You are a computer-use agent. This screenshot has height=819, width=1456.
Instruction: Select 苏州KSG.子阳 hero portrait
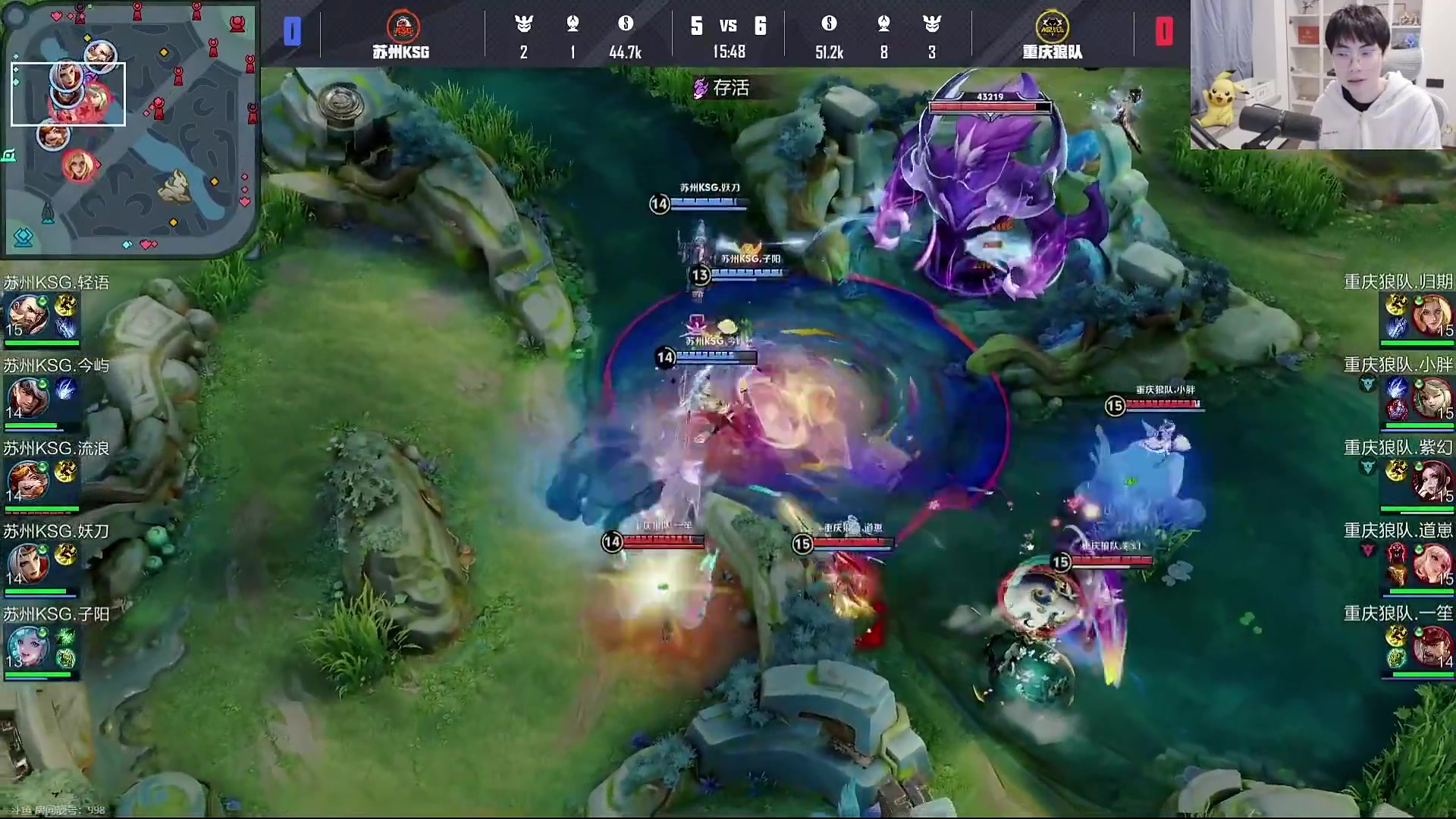pyautogui.click(x=27, y=647)
